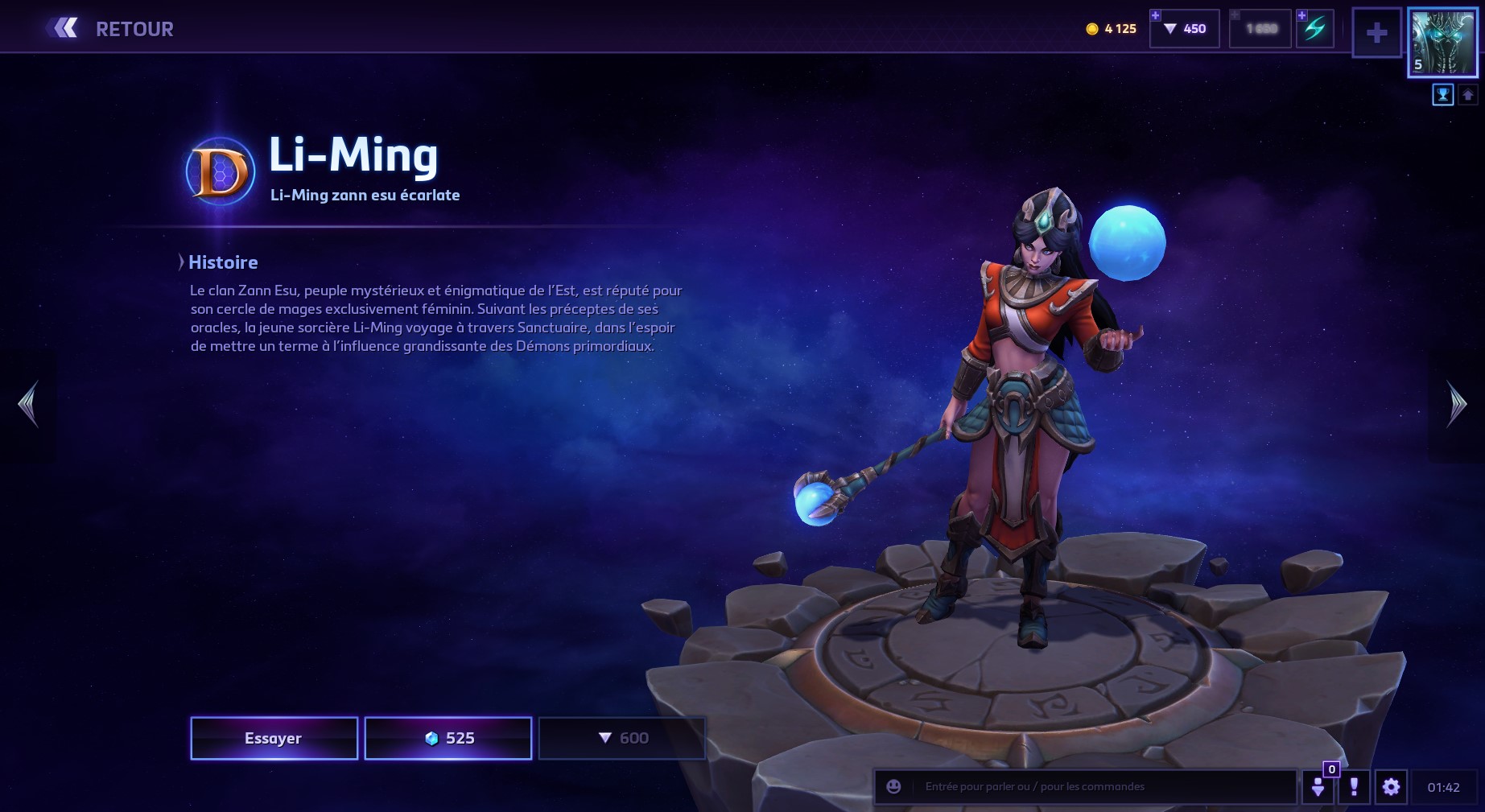Click Essayer to try Li-Ming

pyautogui.click(x=274, y=738)
